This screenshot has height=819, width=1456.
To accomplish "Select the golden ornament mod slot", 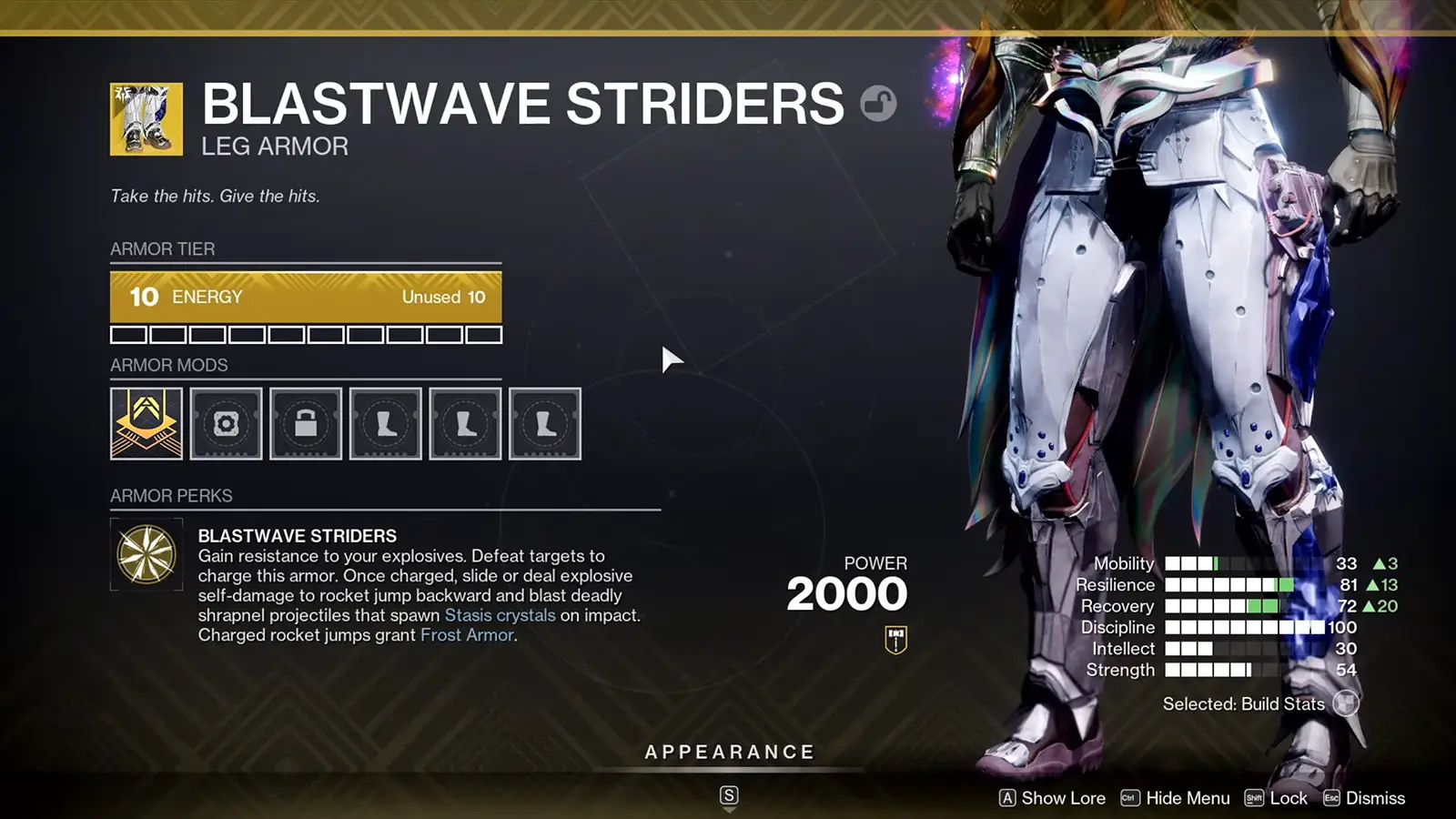I will (147, 423).
